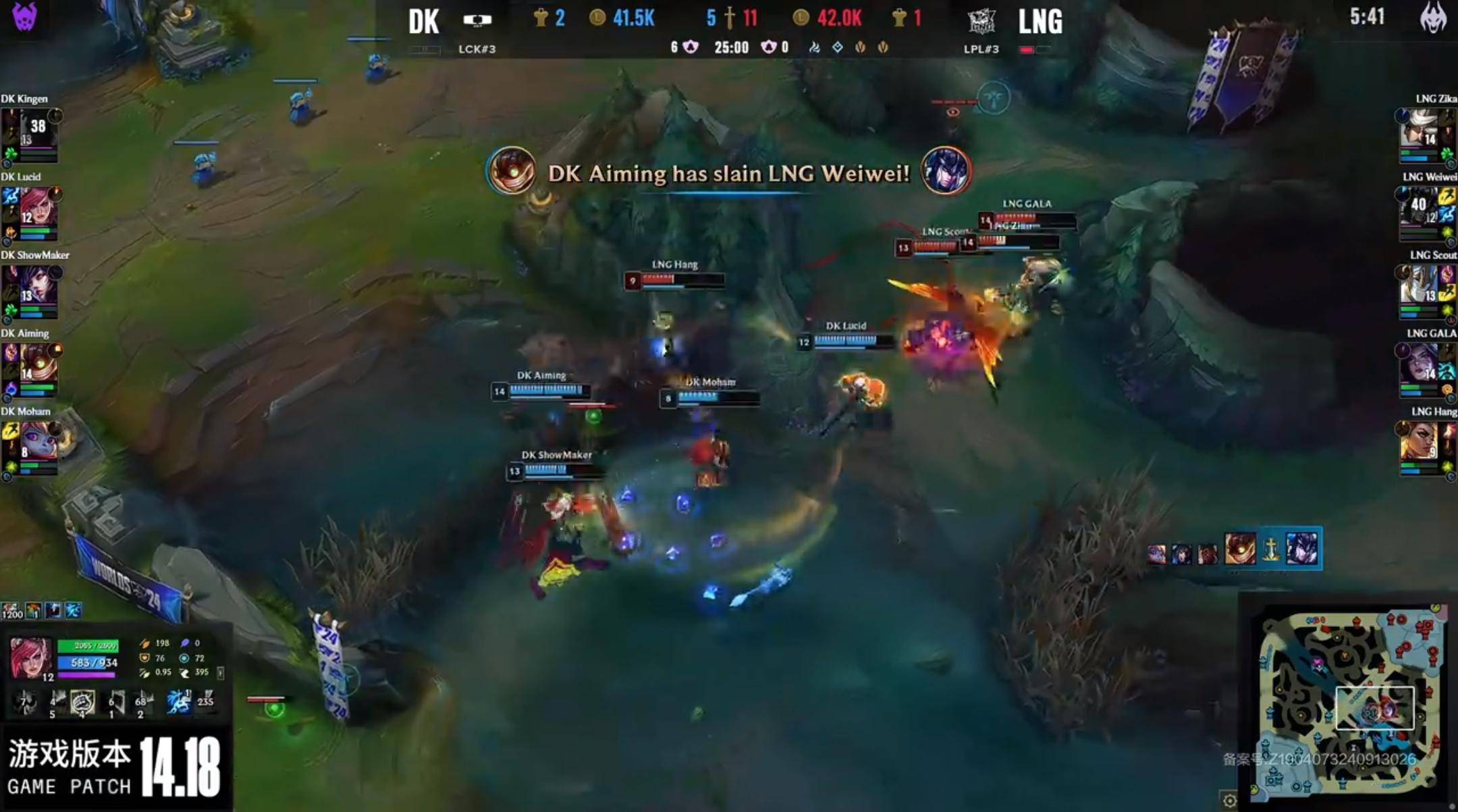Click the blue Smite summoner spell icon
The width and height of the screenshot is (1458, 812).
click(x=178, y=703)
